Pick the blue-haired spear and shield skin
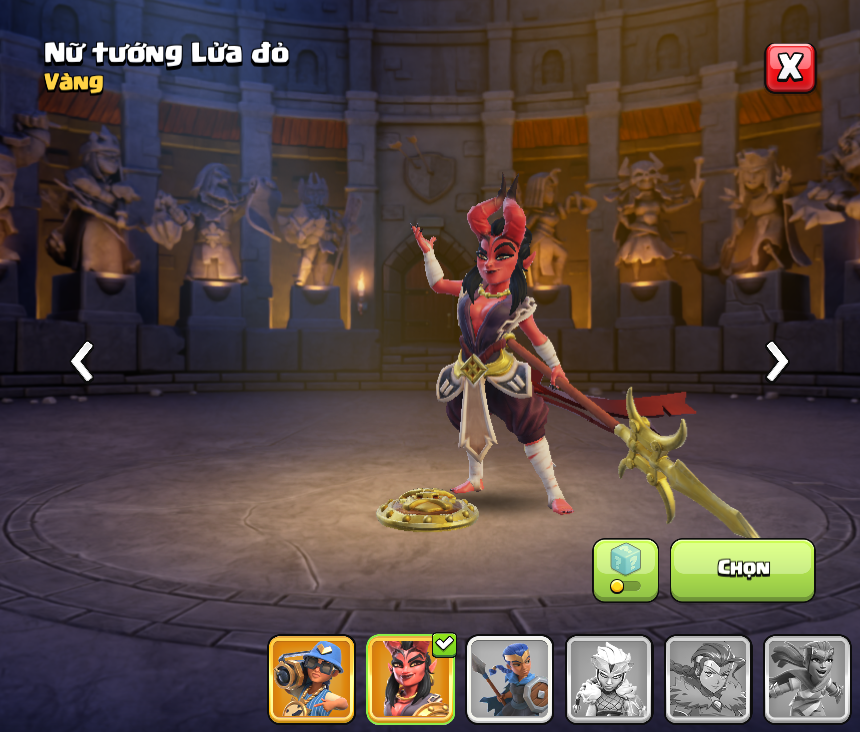This screenshot has width=860, height=732. (x=509, y=678)
